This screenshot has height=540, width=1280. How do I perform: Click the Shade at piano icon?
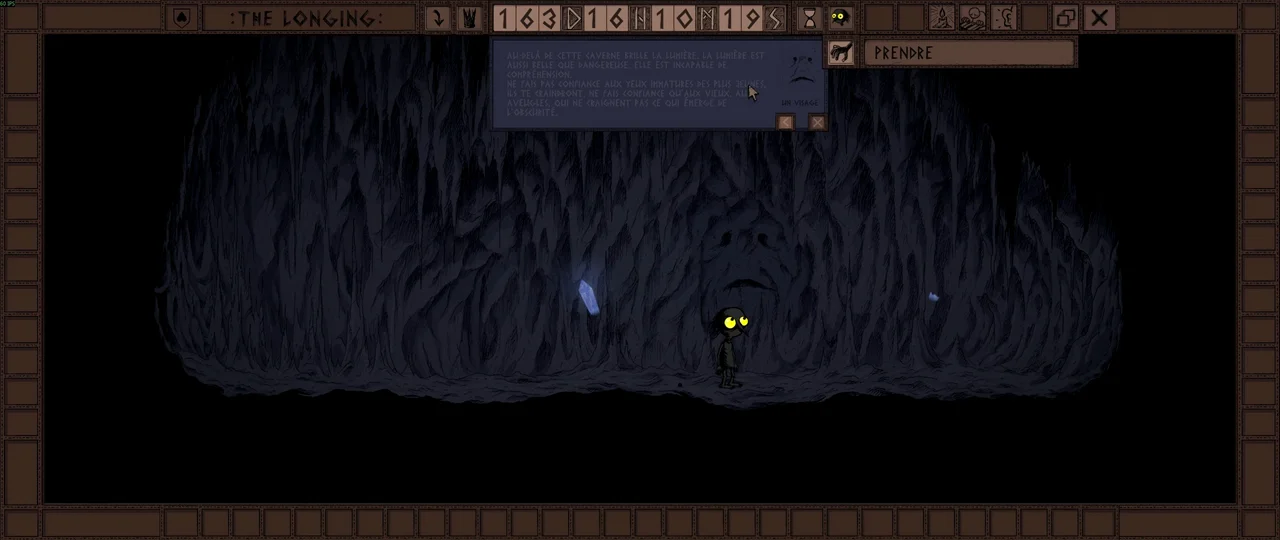[972, 18]
